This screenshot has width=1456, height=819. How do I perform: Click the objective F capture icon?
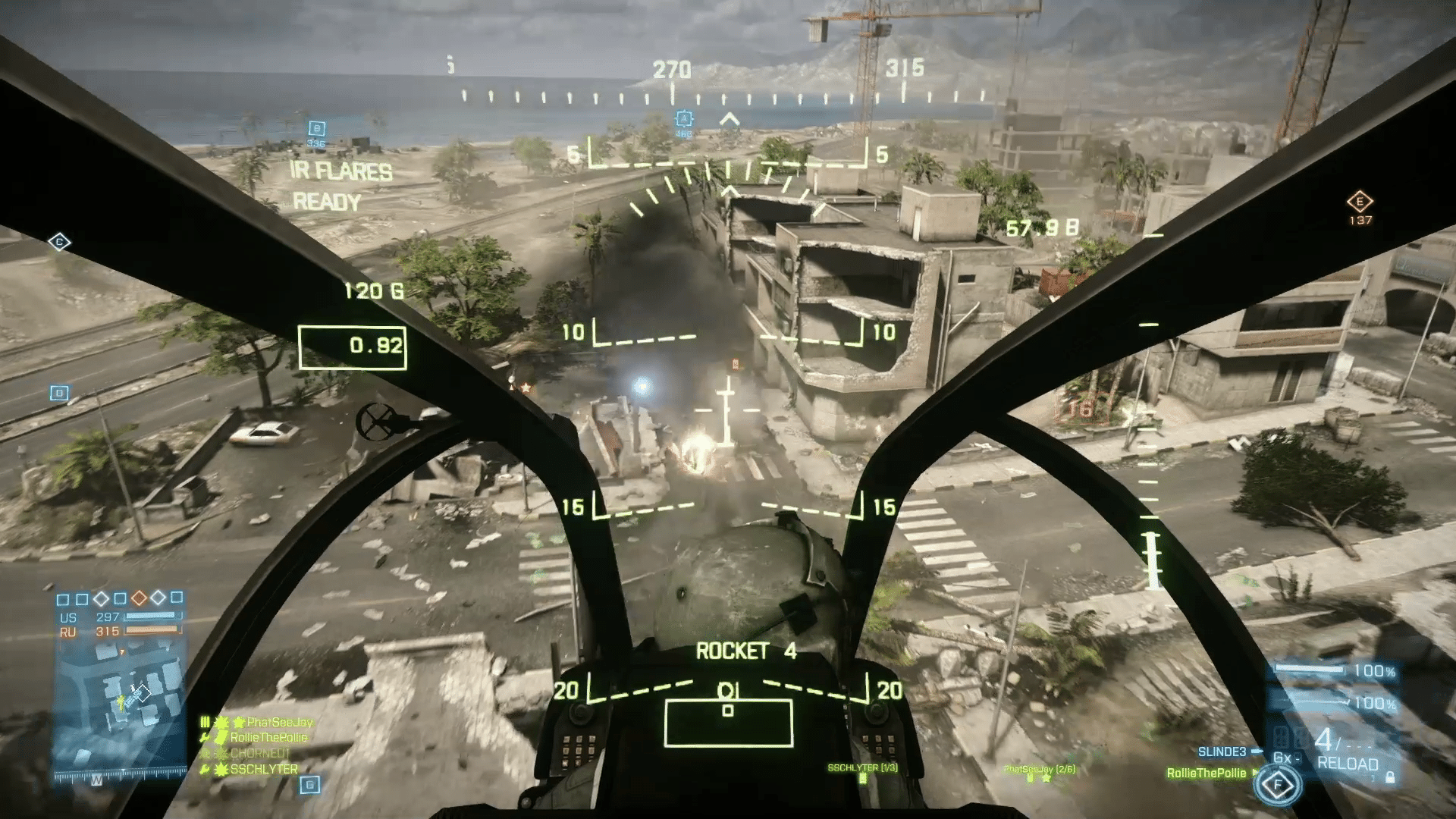point(1278,785)
